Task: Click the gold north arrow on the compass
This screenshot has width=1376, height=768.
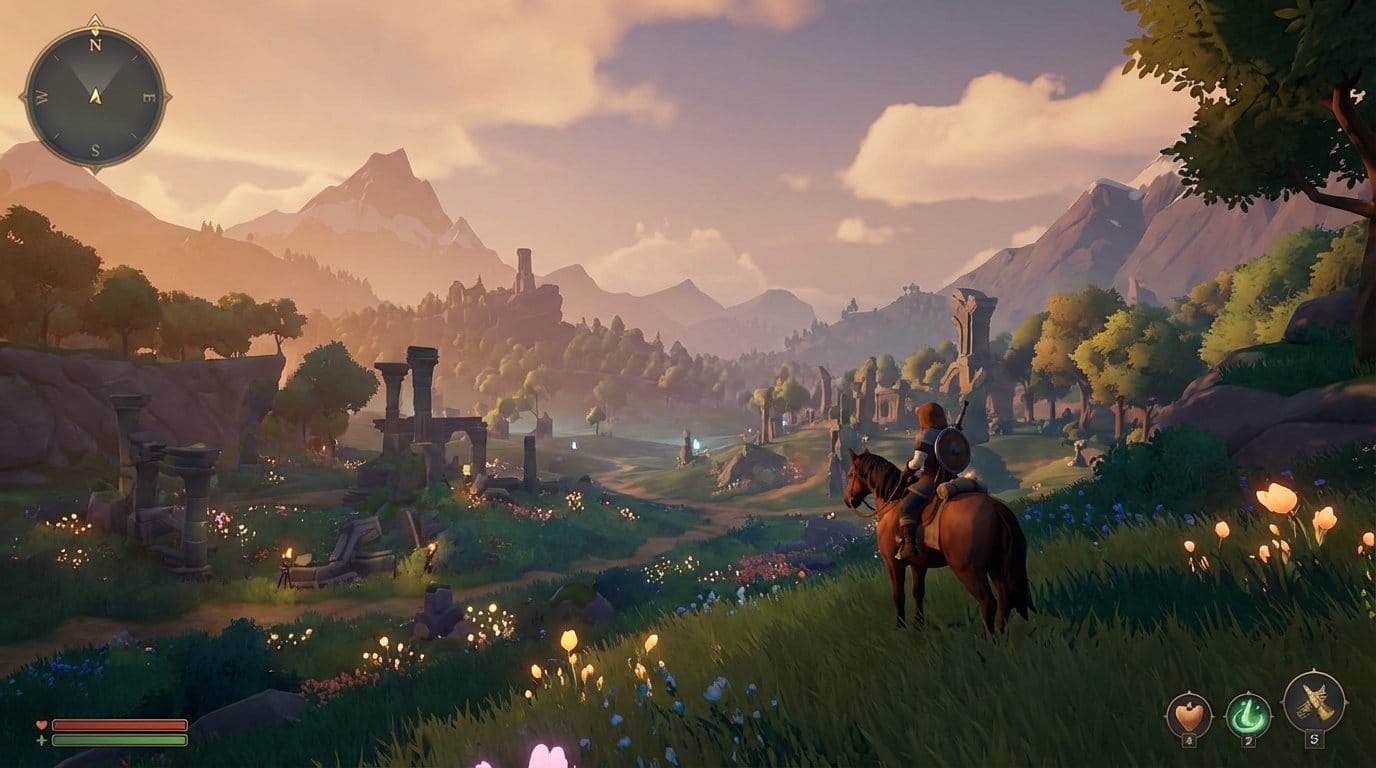Action: 93,22
